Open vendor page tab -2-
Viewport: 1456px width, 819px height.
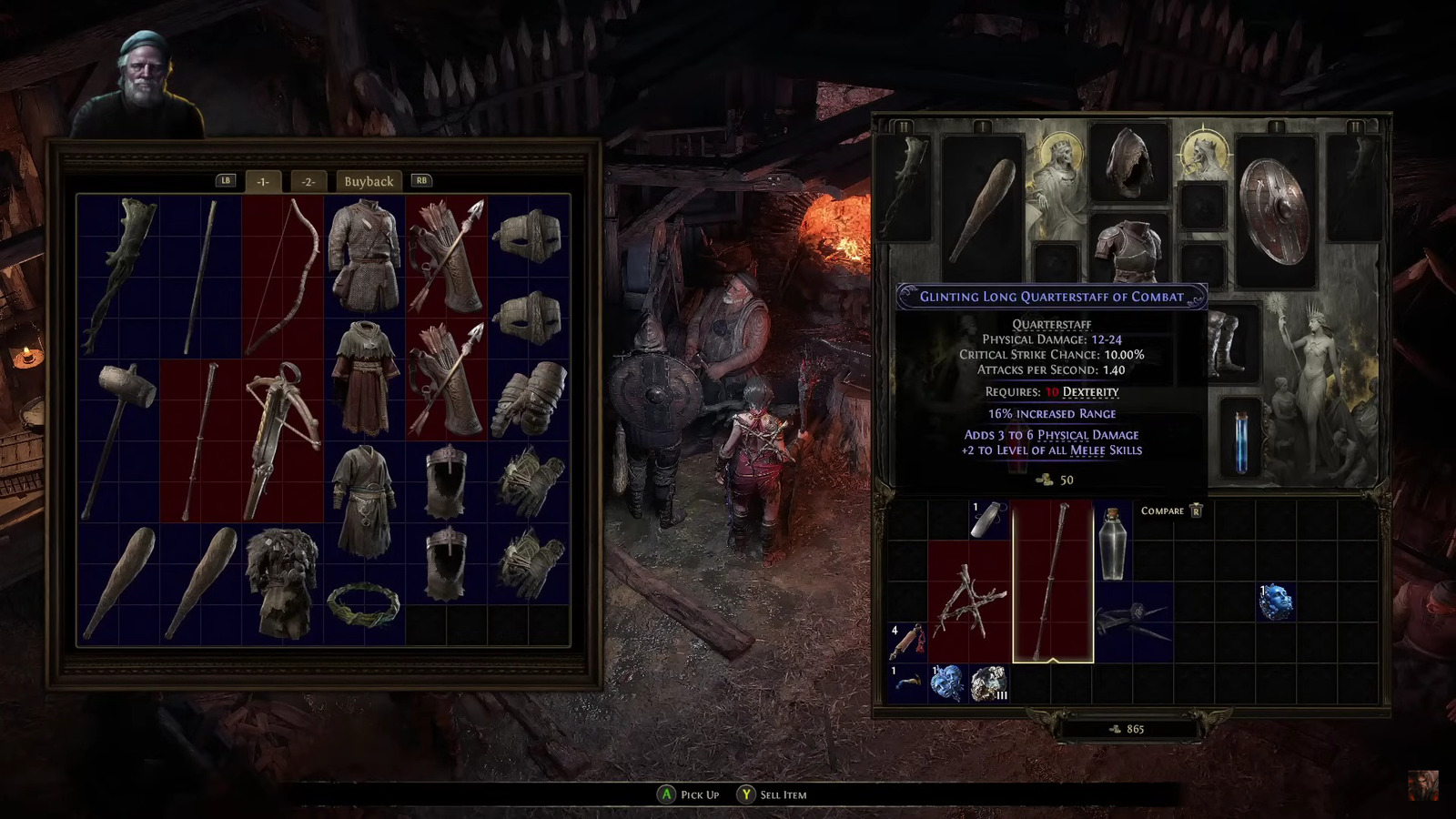(308, 181)
